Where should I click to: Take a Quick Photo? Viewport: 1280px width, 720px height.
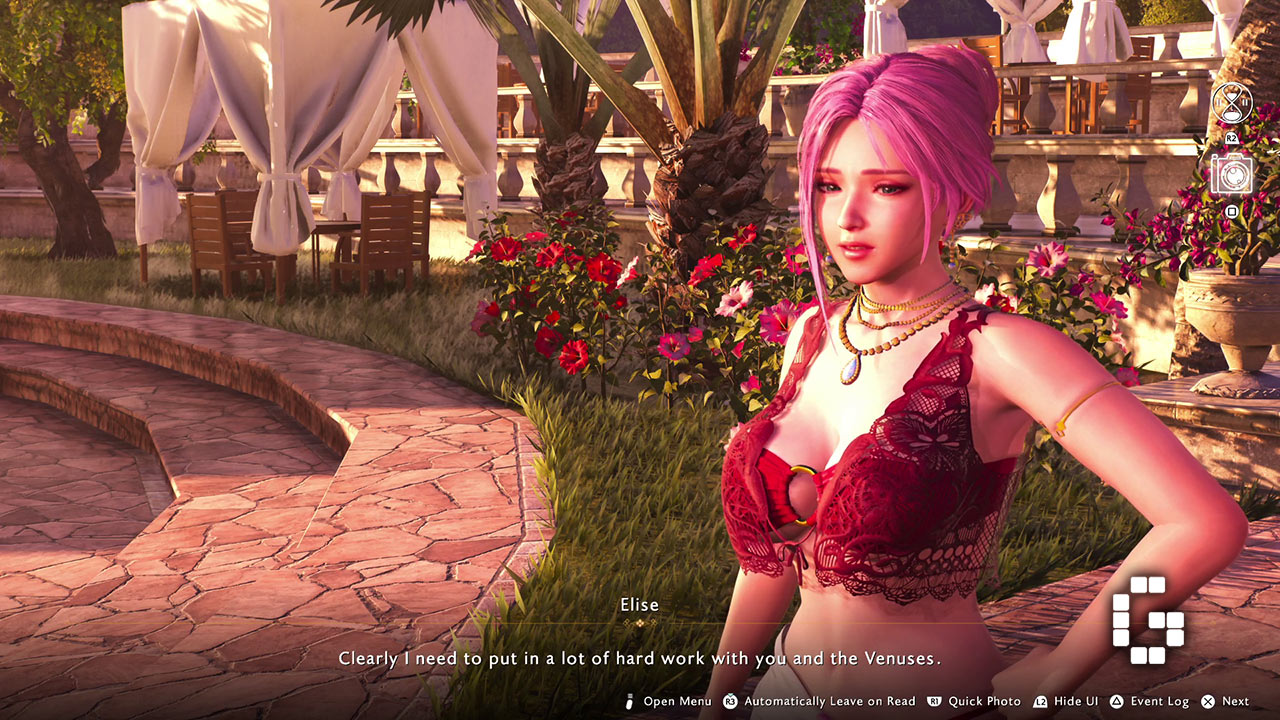tap(974, 701)
